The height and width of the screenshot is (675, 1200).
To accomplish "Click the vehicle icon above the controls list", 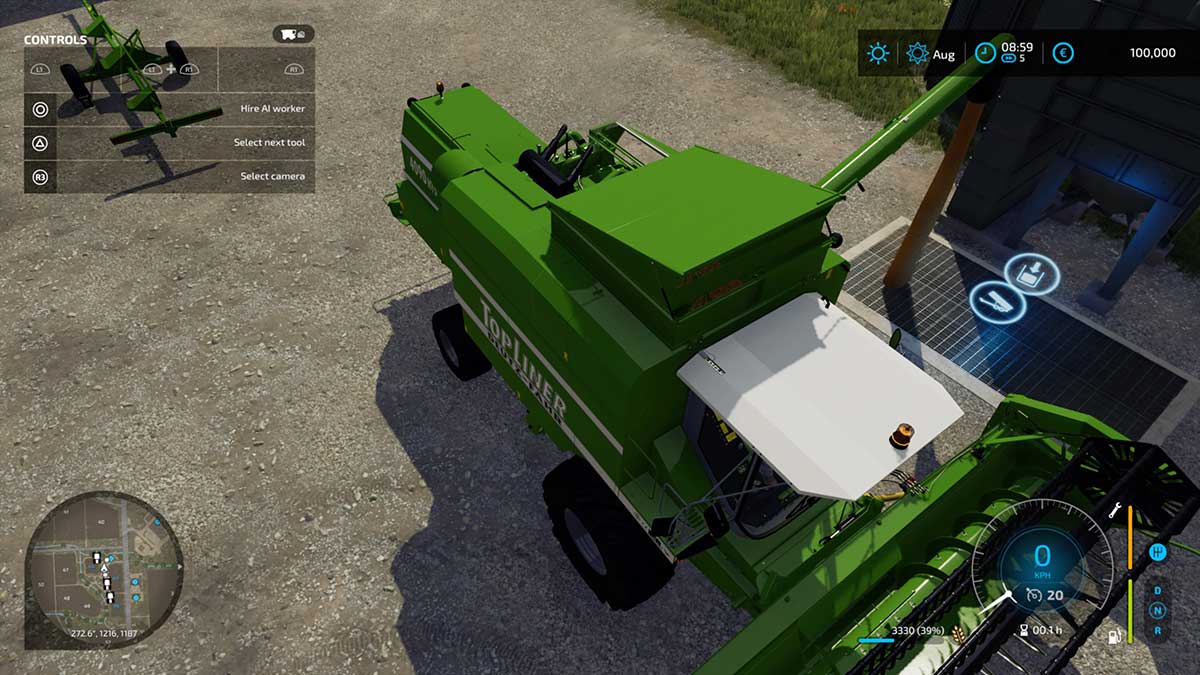I will tap(293, 35).
